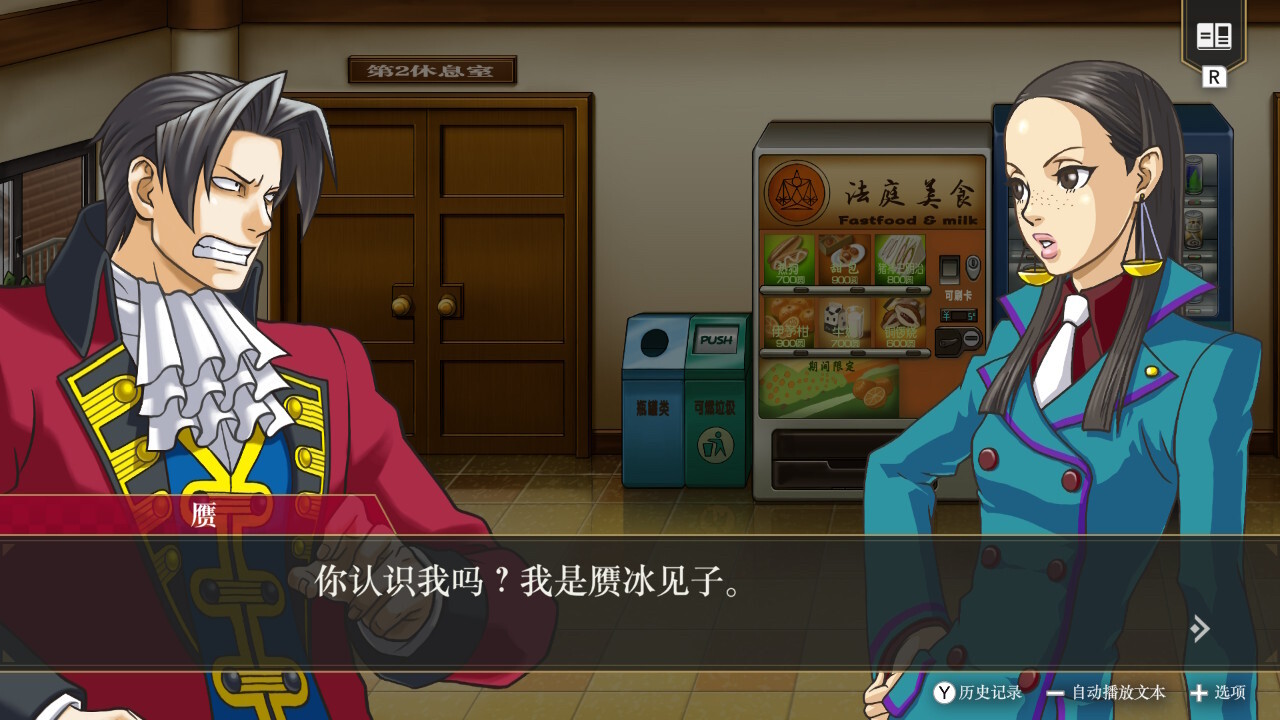Viewport: 1280px width, 720px height.
Task: Advance dialogue with the arrow indicator
Action: [x=1200, y=628]
